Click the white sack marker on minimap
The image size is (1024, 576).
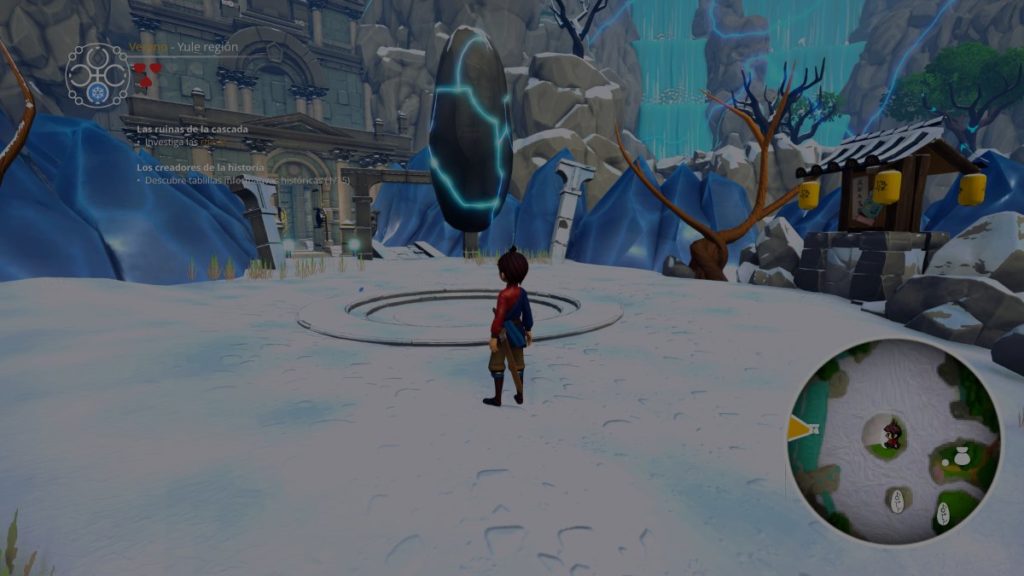[x=961, y=457]
